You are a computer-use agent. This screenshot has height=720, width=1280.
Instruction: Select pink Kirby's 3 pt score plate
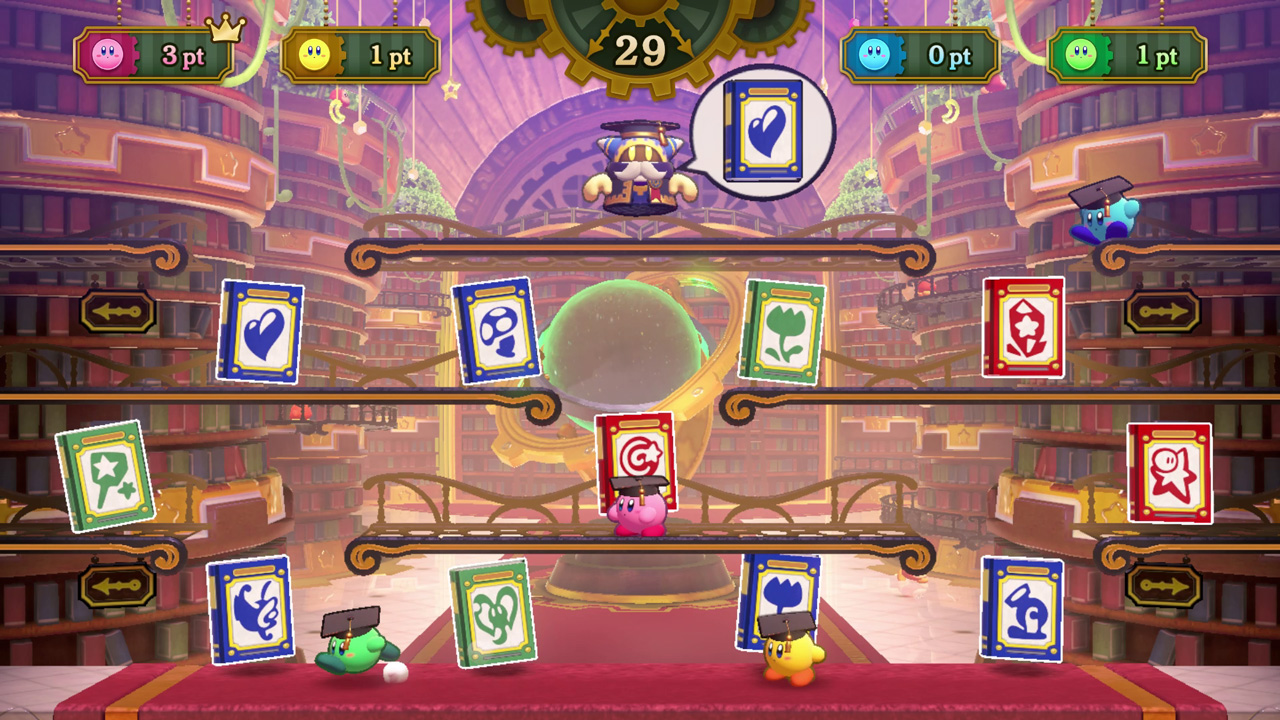(x=150, y=55)
